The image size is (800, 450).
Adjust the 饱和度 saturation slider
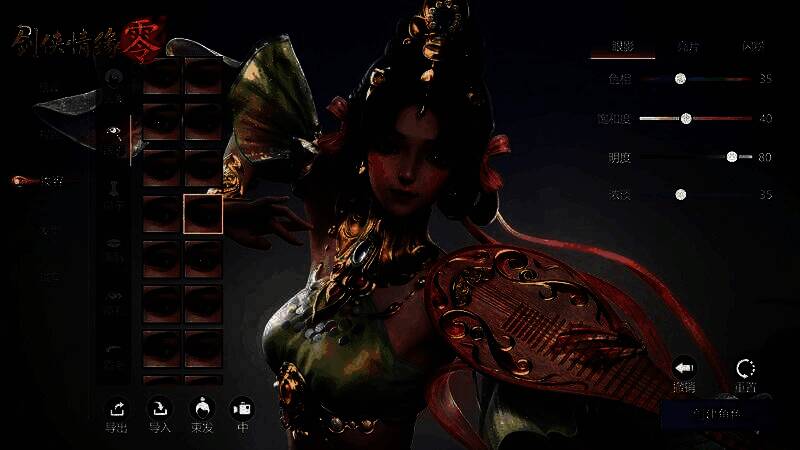click(686, 118)
